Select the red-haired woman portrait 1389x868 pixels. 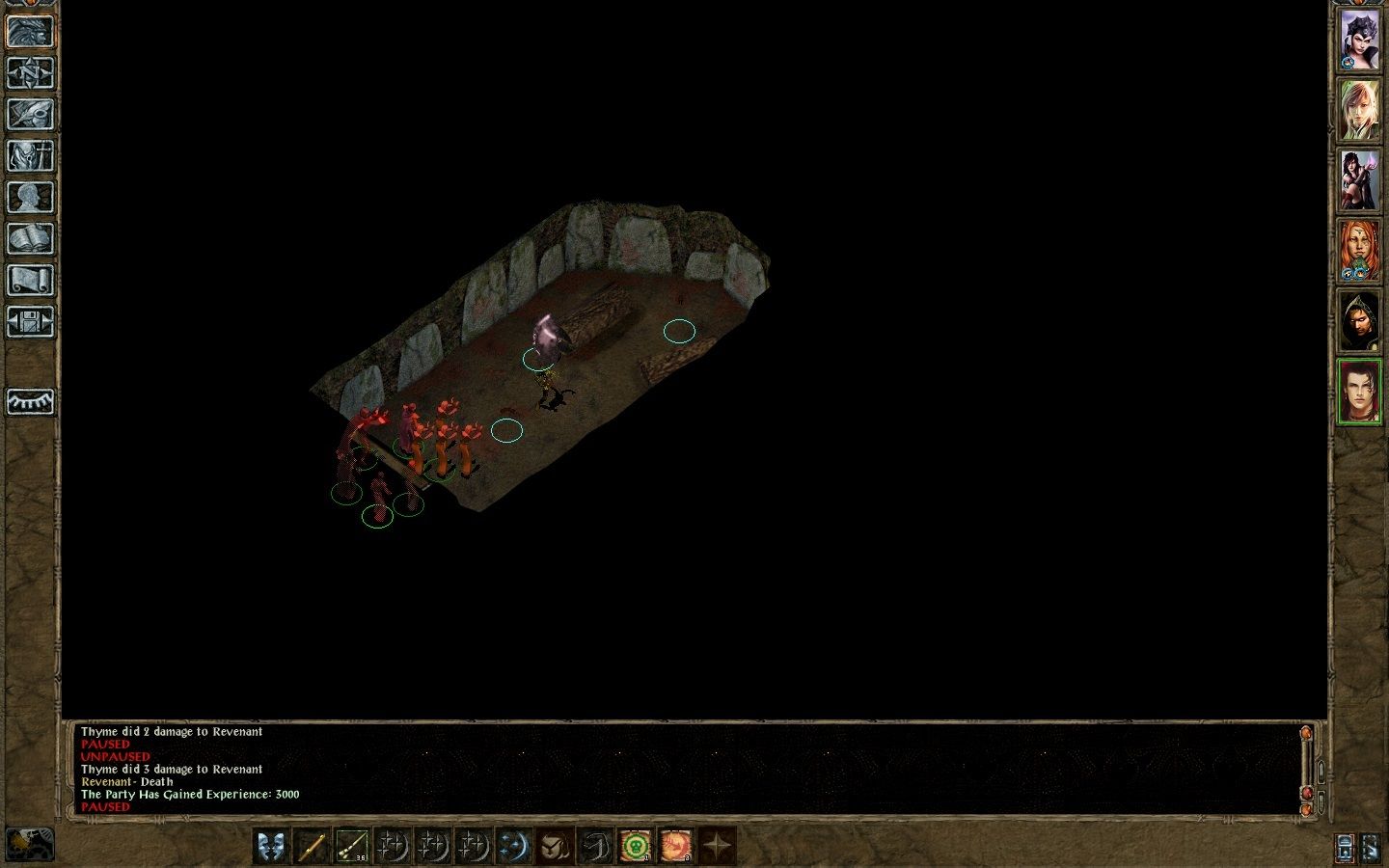[1359, 250]
